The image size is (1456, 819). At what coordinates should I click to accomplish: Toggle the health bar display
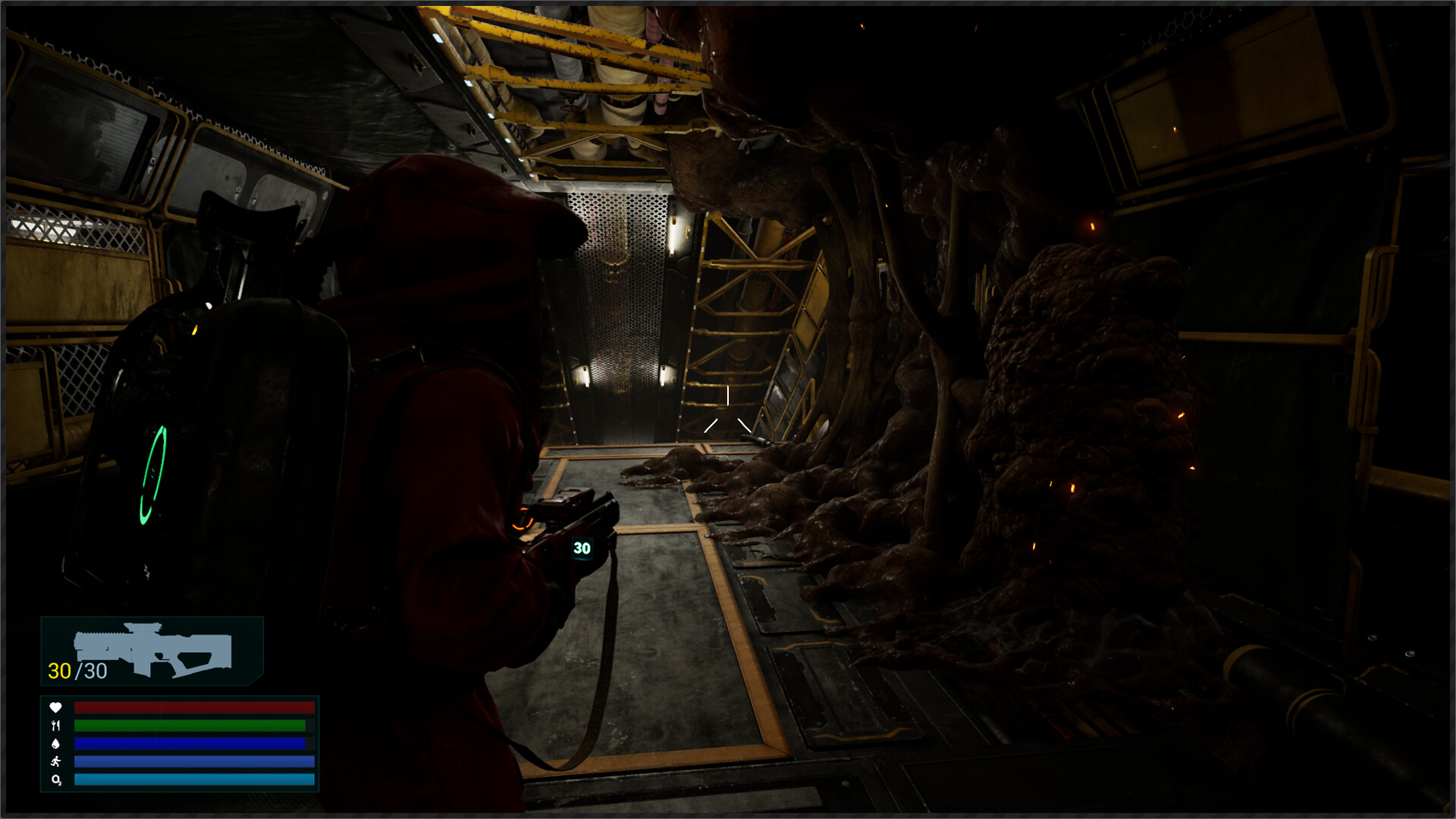tap(193, 708)
